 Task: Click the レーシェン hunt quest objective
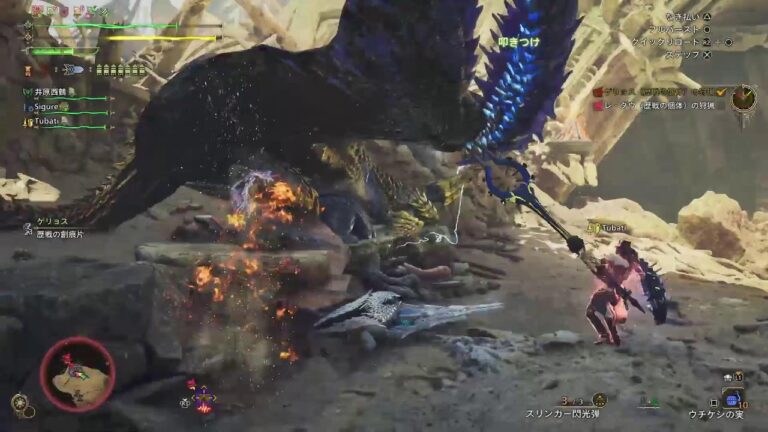(x=660, y=105)
